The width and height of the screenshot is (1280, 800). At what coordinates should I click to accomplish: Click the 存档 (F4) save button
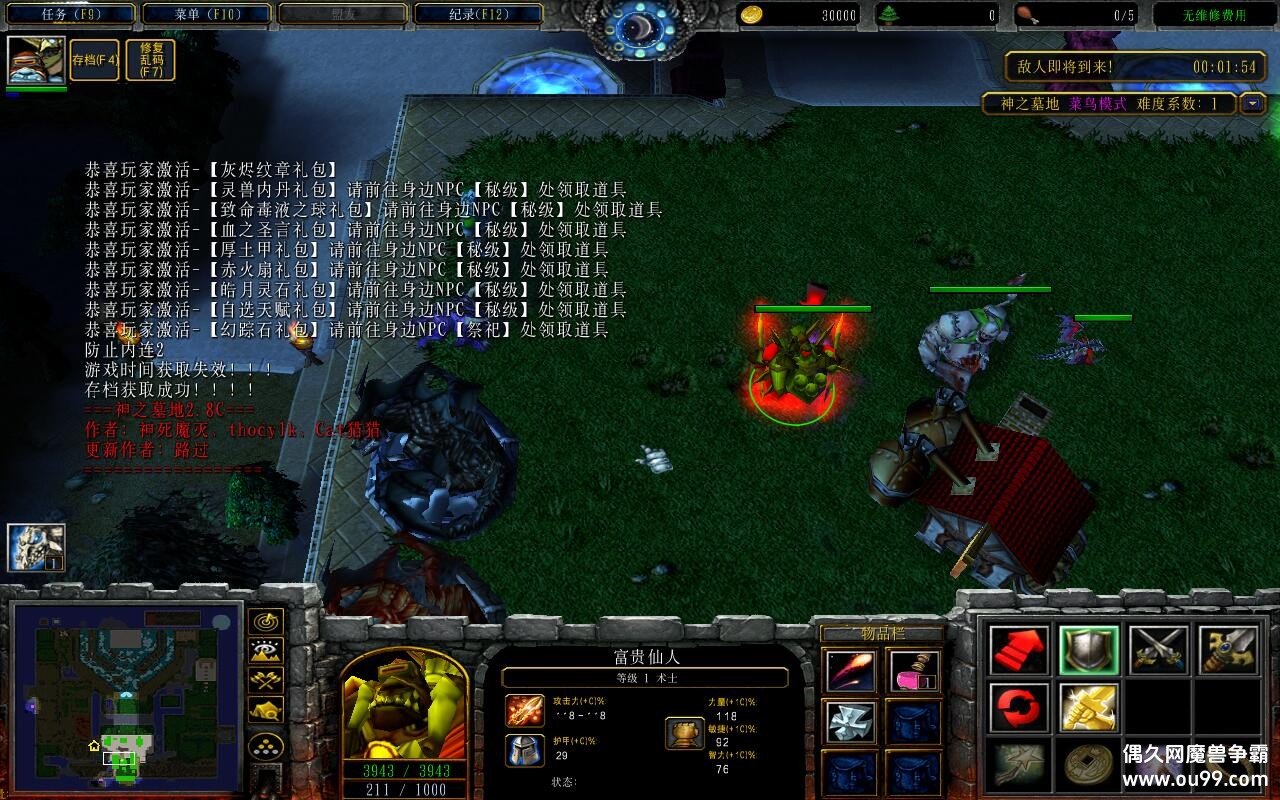point(95,60)
